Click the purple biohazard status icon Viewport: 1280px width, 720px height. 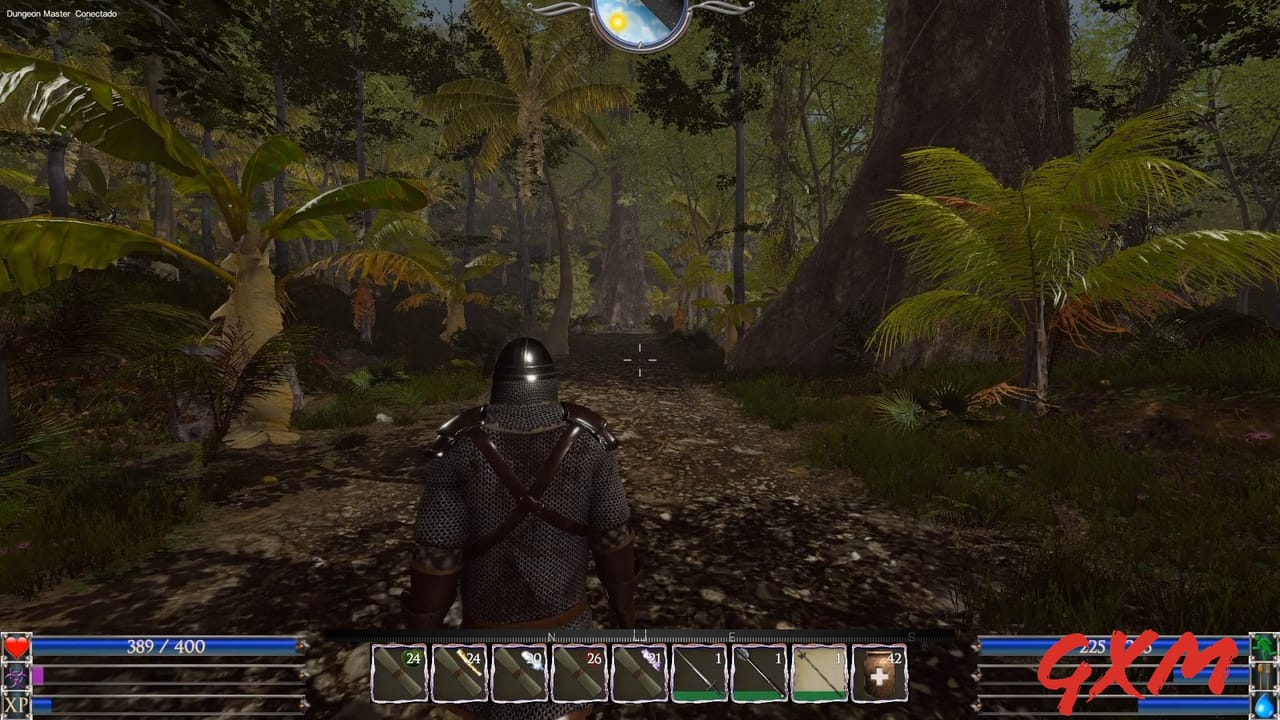tap(14, 675)
